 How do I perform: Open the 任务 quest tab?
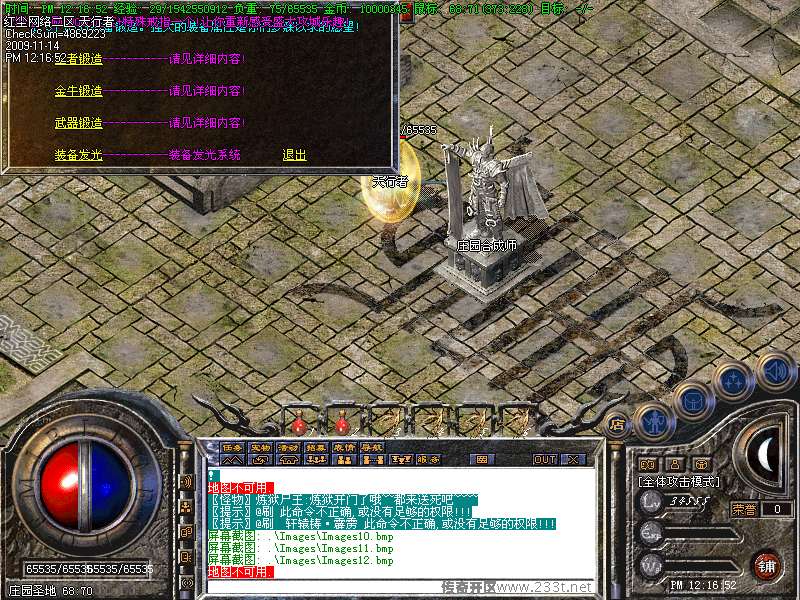(x=232, y=447)
